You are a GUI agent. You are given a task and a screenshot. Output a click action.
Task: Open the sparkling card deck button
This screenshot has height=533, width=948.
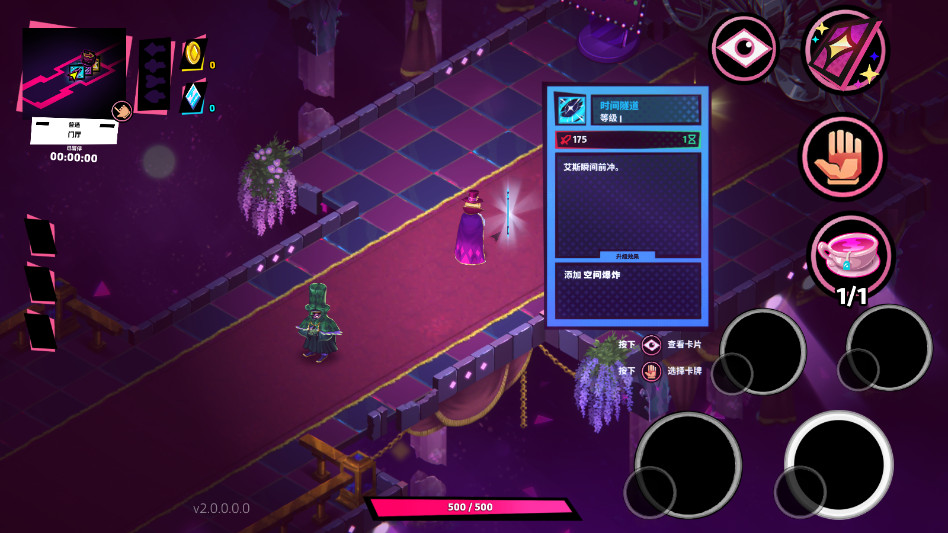tap(845, 50)
